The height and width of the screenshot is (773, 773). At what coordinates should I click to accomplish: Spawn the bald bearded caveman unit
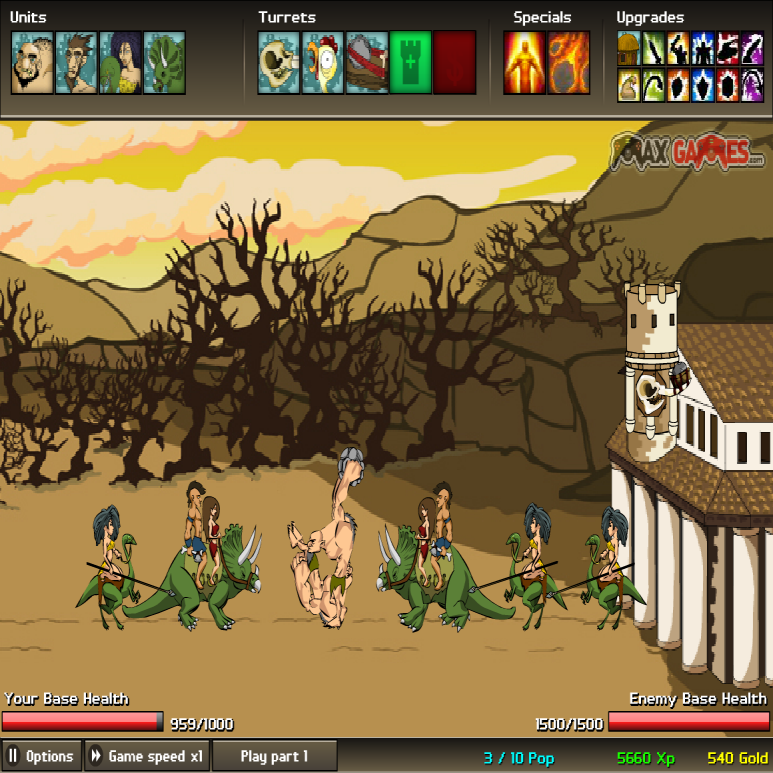[32, 62]
